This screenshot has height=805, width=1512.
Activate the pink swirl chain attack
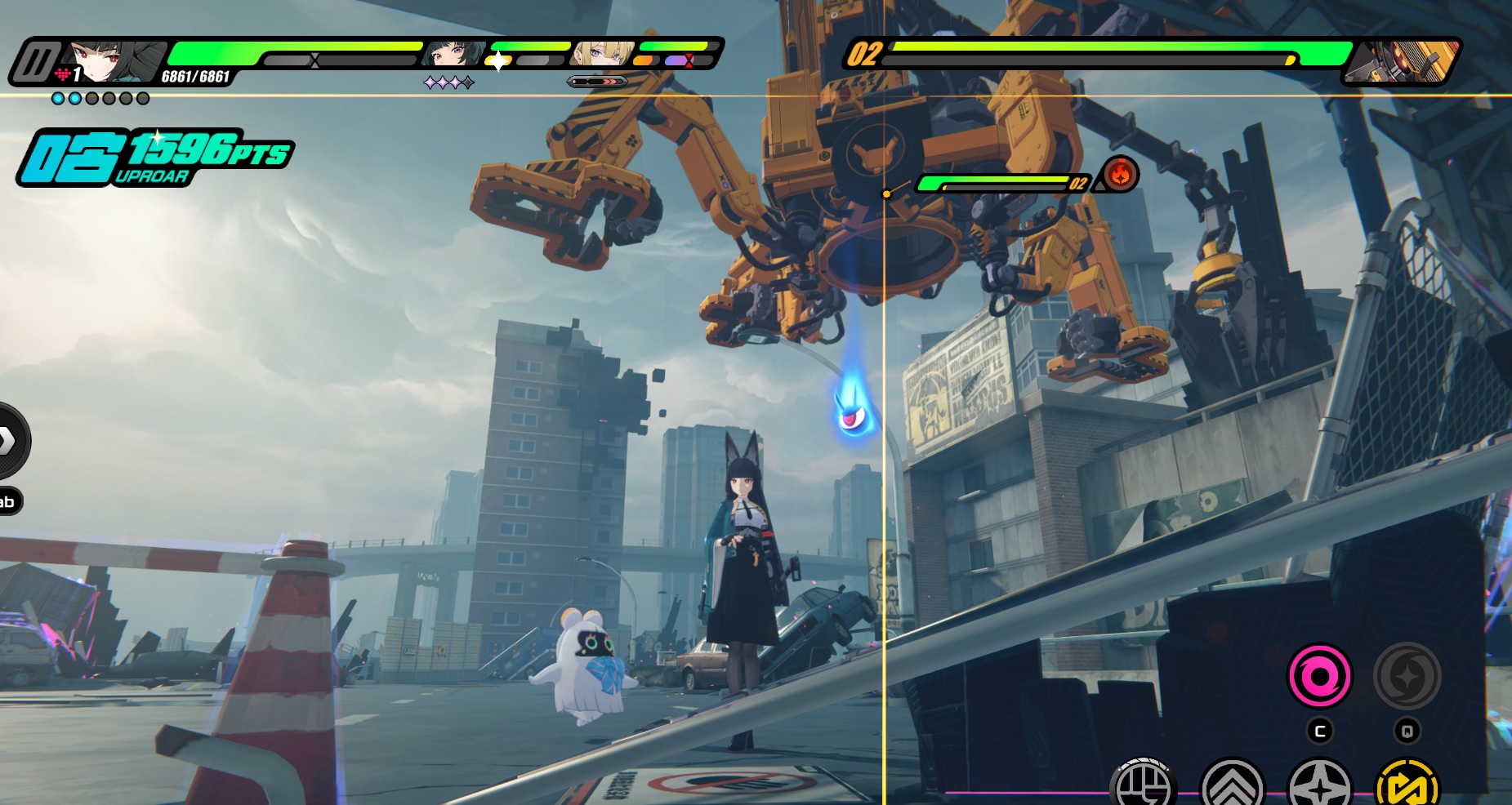click(1319, 676)
